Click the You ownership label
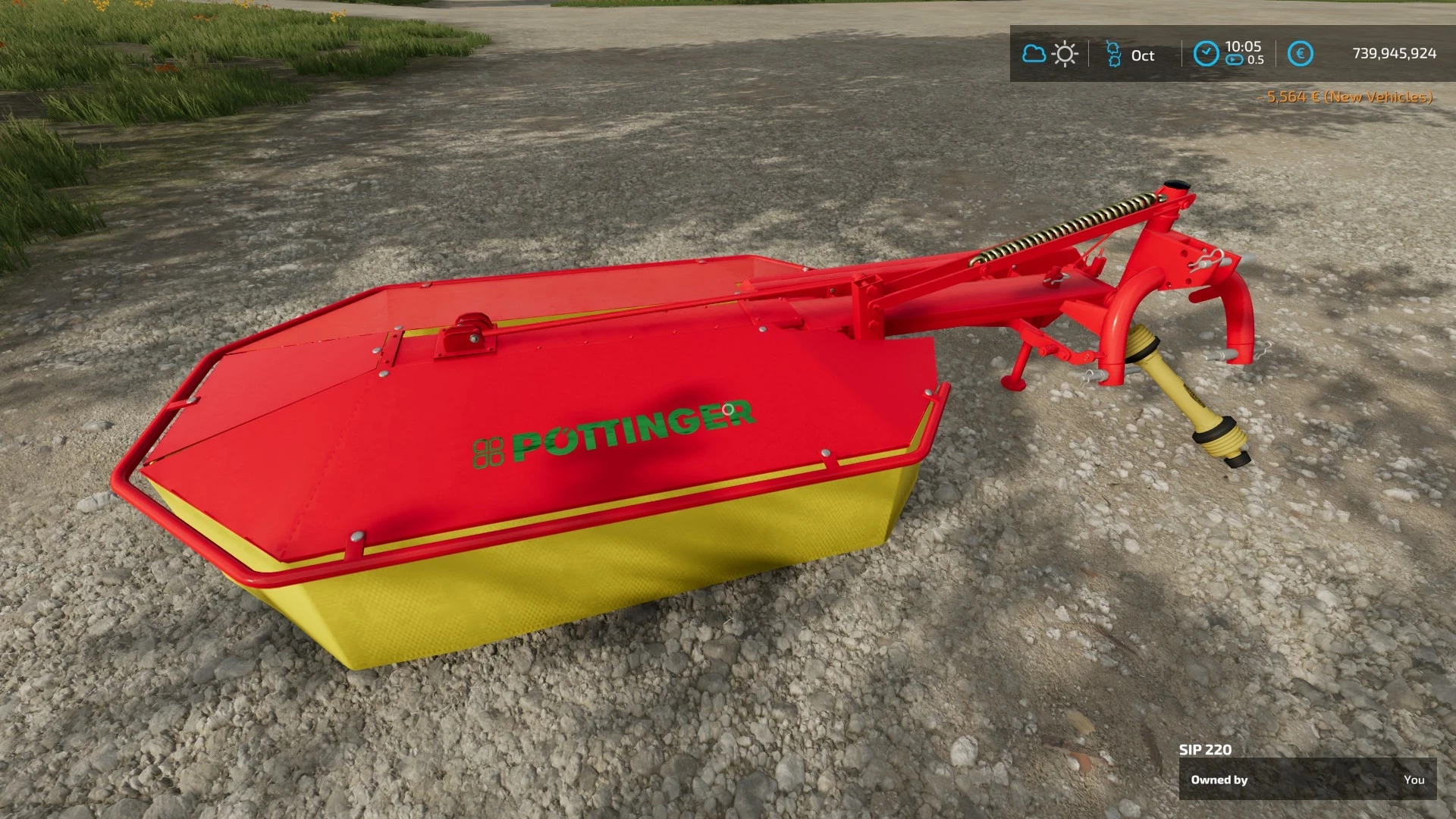 pyautogui.click(x=1415, y=780)
